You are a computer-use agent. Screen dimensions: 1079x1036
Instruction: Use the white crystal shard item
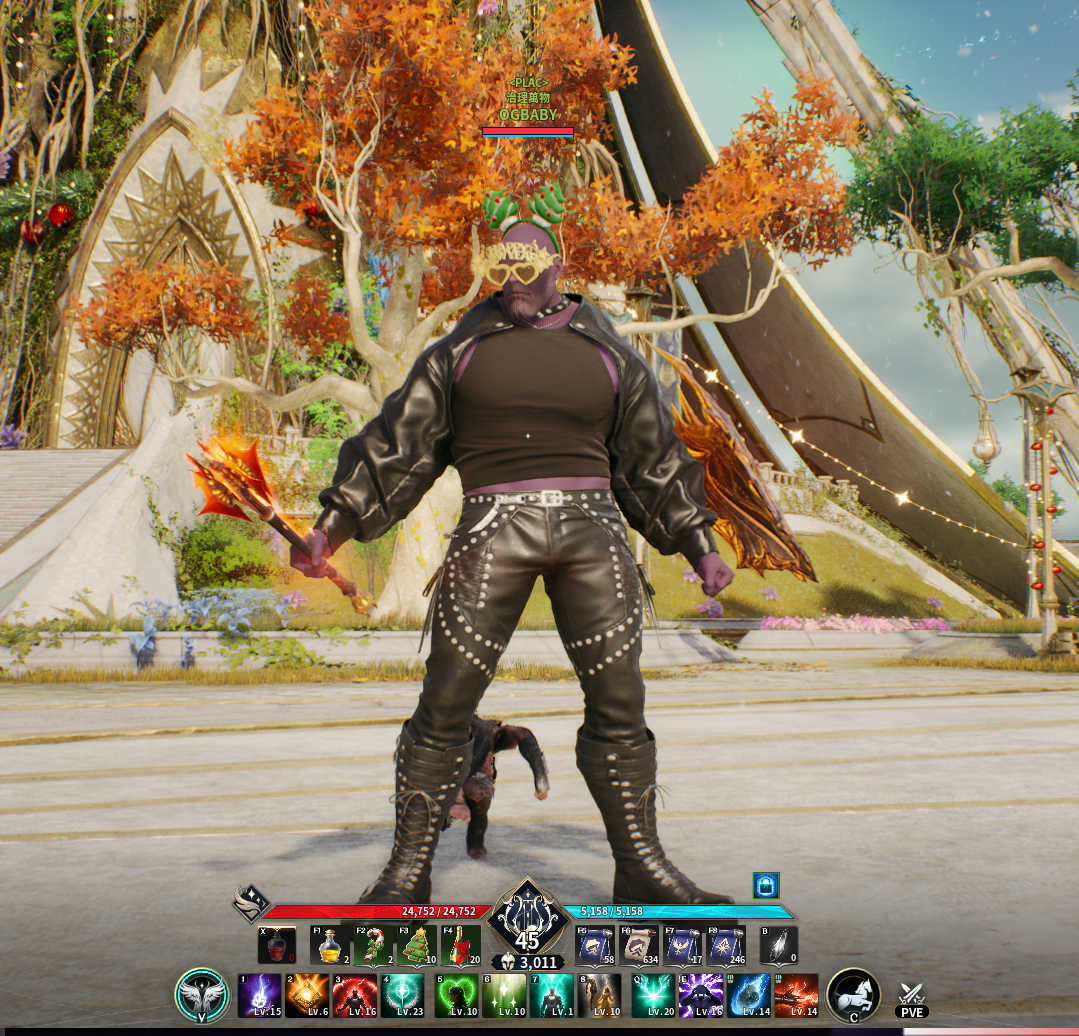click(779, 945)
